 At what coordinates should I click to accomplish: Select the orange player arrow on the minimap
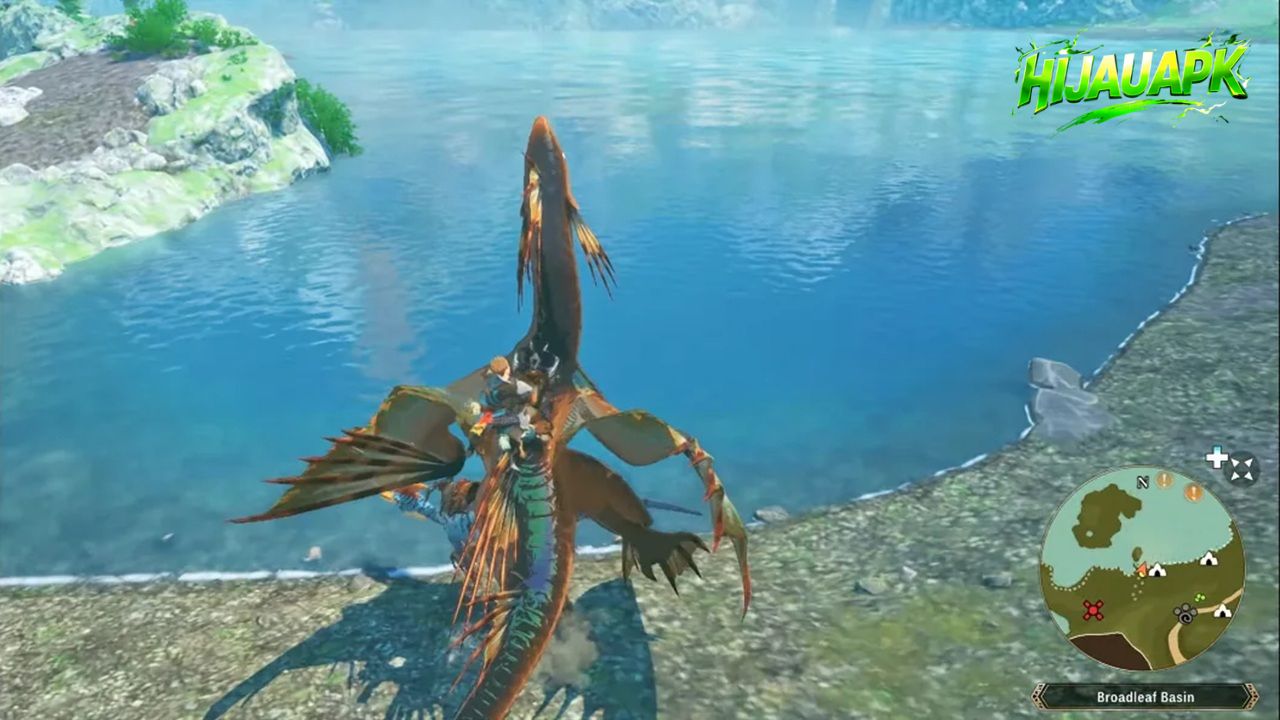(1142, 568)
